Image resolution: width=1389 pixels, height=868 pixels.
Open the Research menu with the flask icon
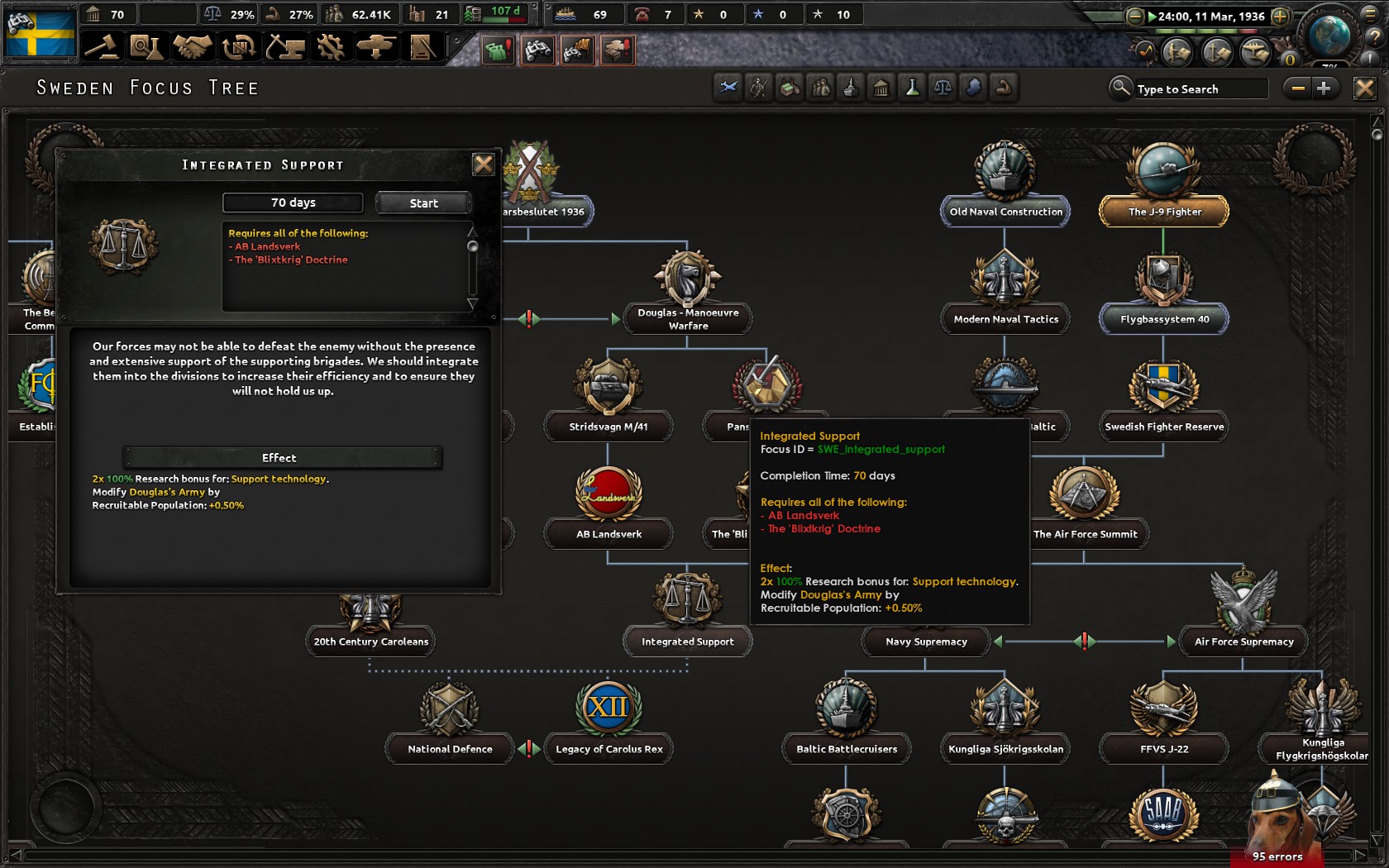147,47
